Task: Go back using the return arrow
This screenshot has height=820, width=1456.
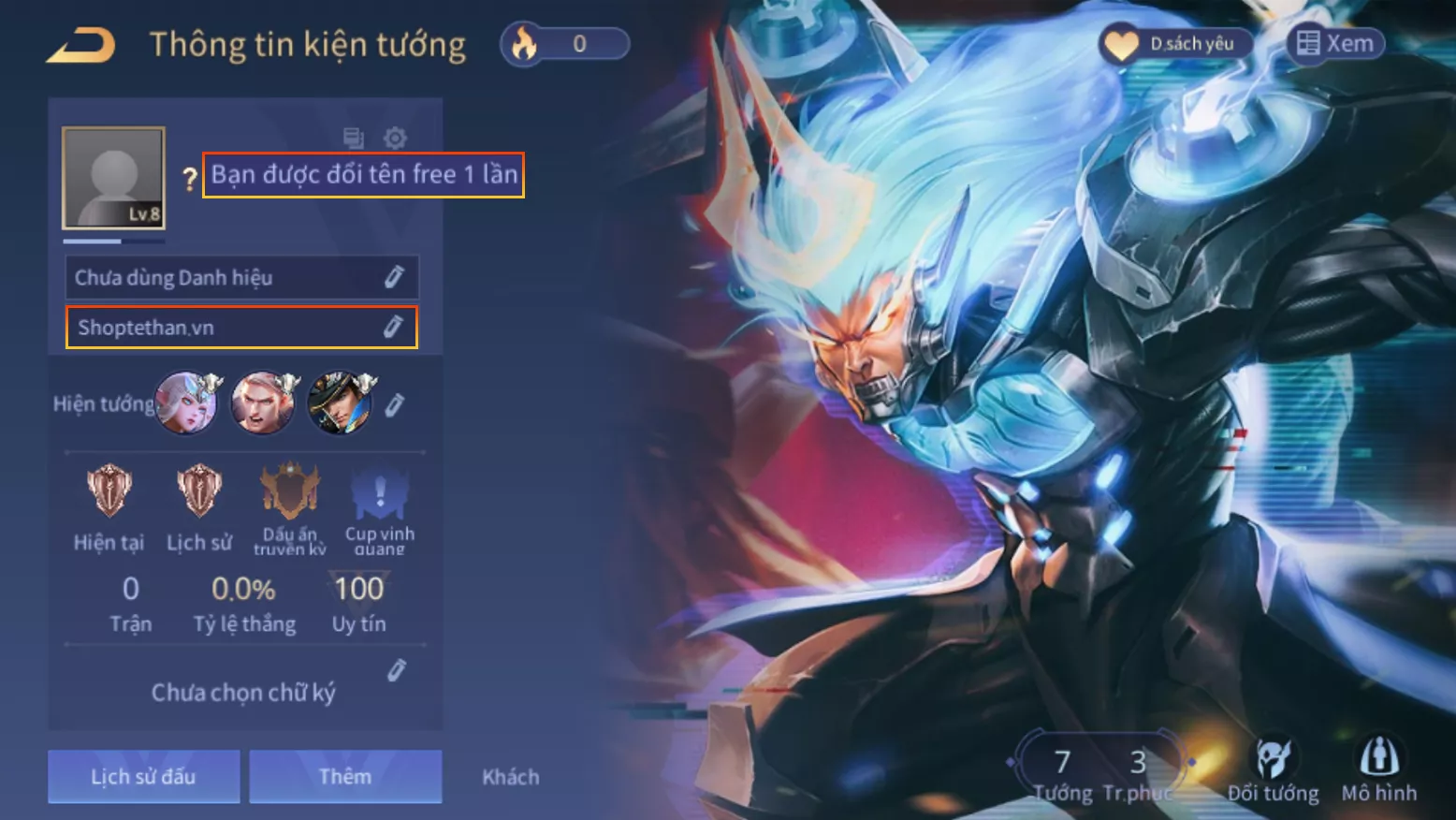Action: point(81,45)
